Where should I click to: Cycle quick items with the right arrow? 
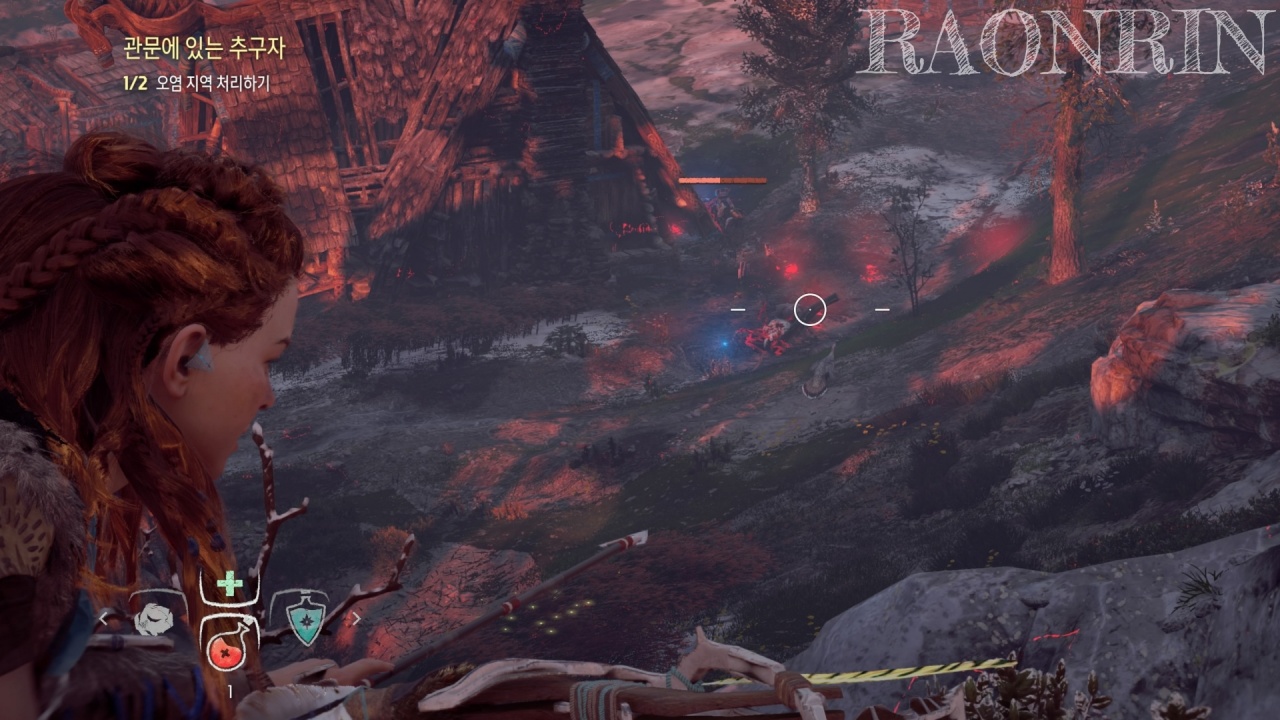tap(355, 619)
